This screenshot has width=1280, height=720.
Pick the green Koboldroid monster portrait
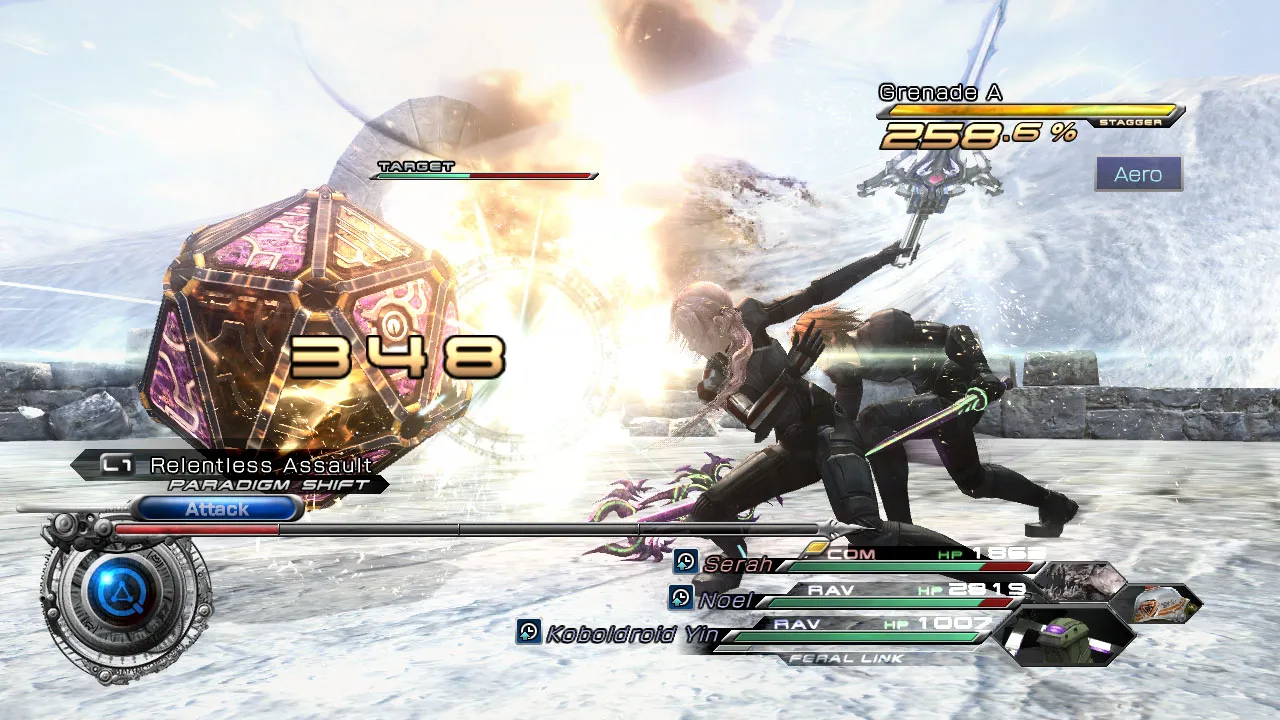[x=1066, y=636]
